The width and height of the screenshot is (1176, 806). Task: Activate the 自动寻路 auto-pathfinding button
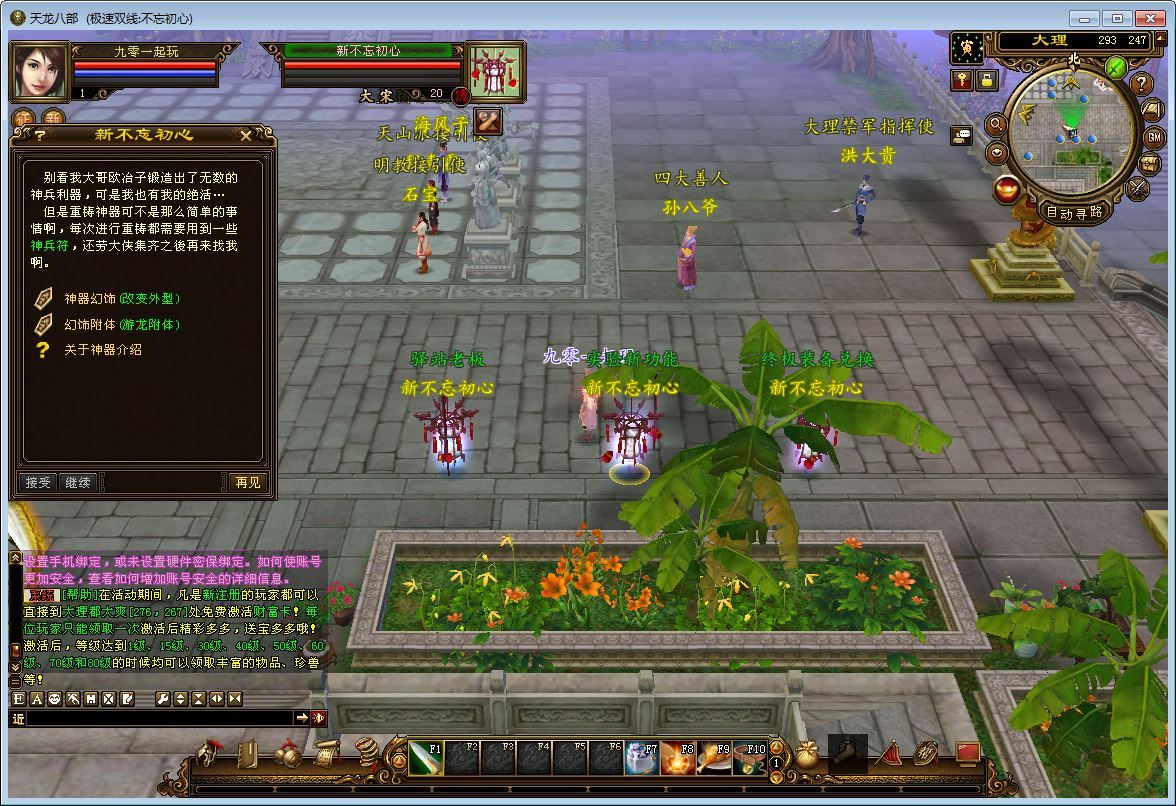[x=1075, y=212]
